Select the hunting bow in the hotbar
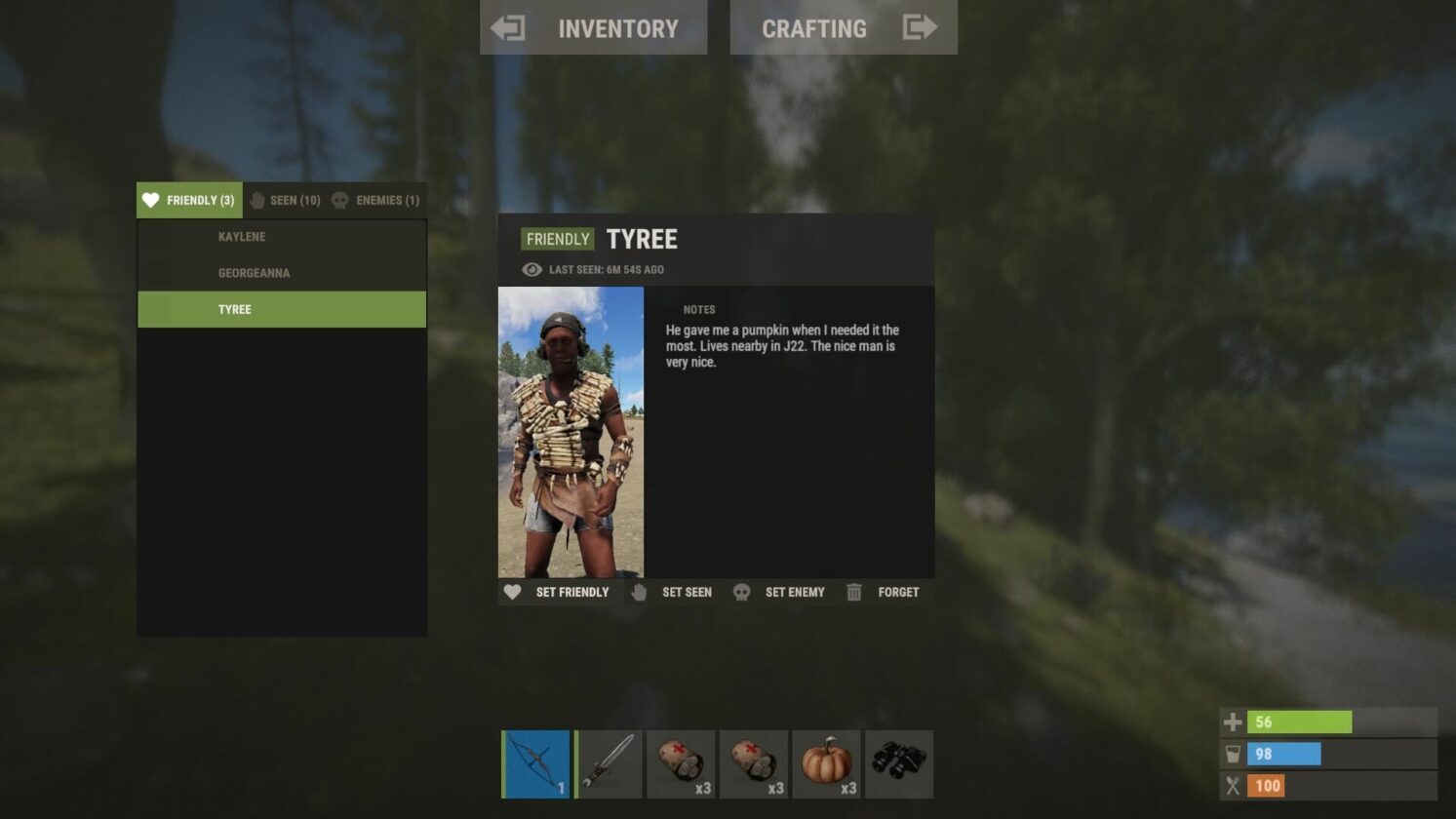The width and height of the screenshot is (1456, 819). 534,764
